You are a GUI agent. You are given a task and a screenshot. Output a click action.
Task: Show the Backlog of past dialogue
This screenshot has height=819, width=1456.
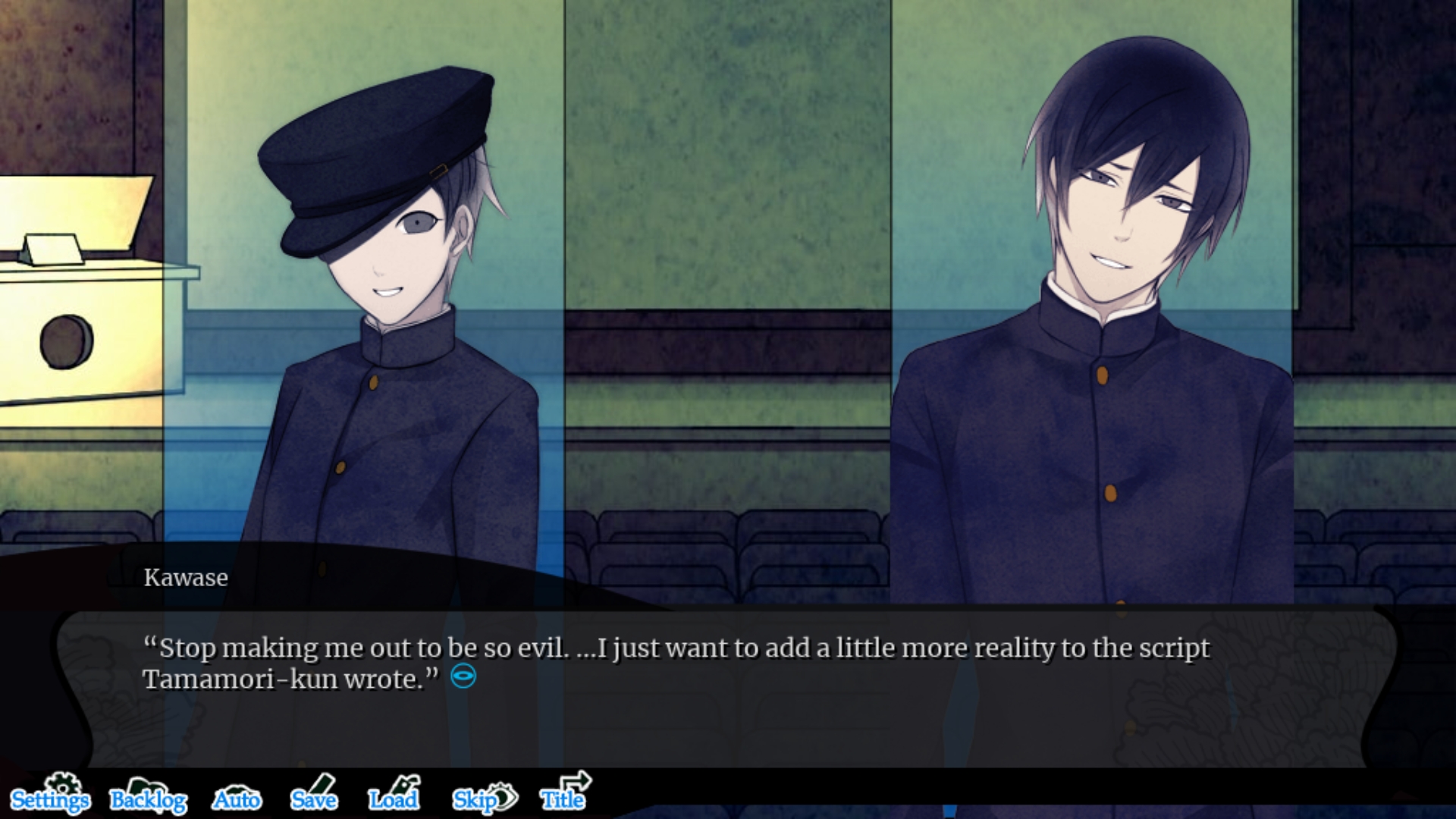148,799
